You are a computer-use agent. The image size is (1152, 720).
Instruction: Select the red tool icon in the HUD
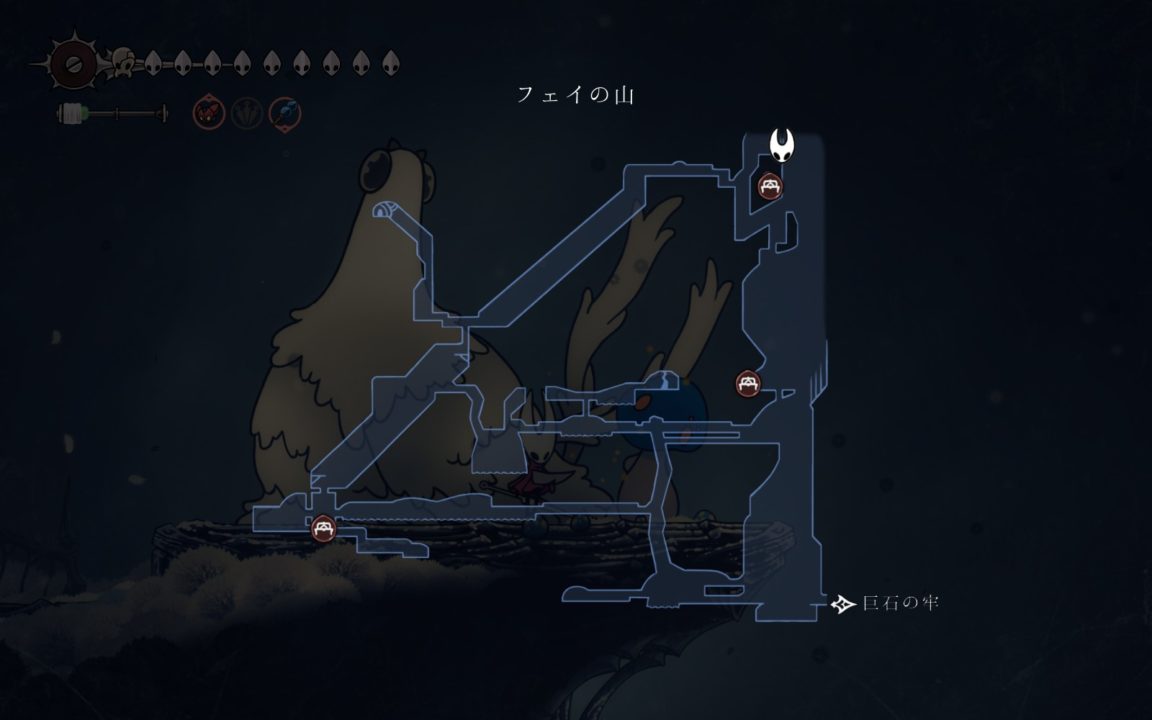click(208, 113)
